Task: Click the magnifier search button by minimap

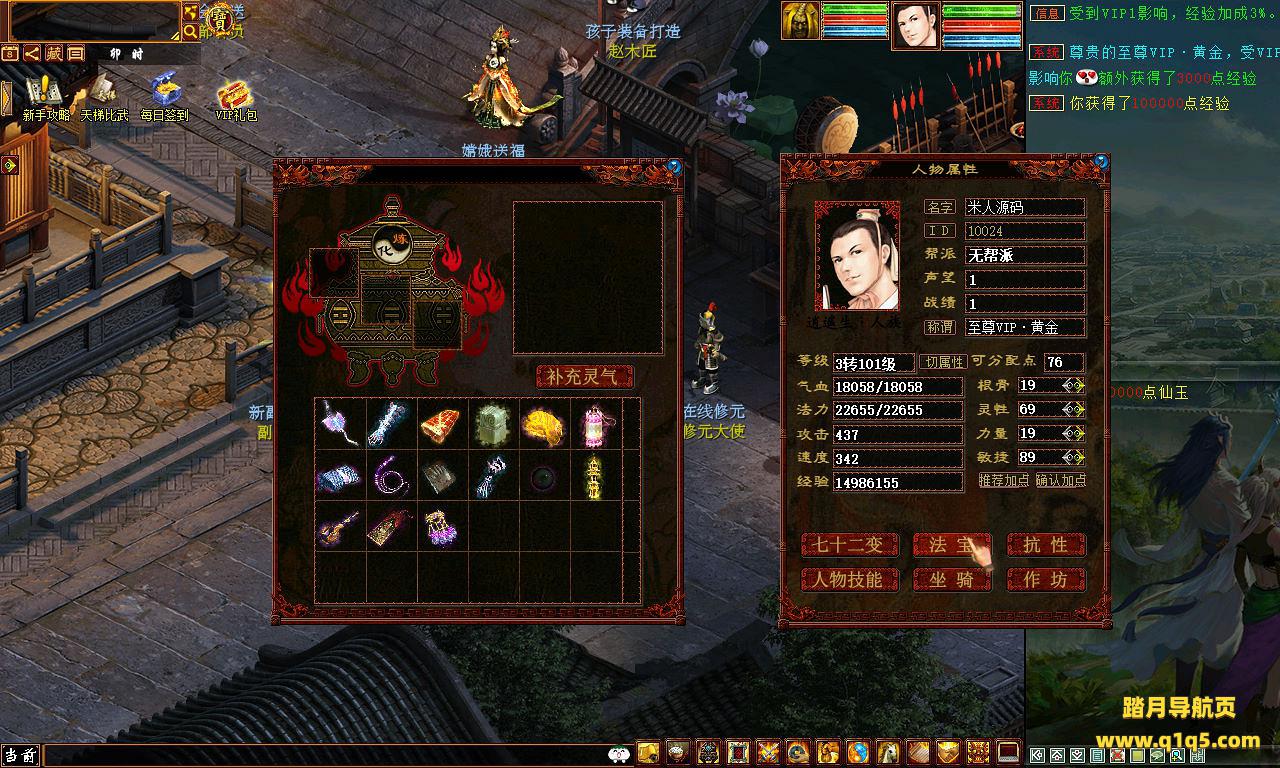Action: (190, 32)
